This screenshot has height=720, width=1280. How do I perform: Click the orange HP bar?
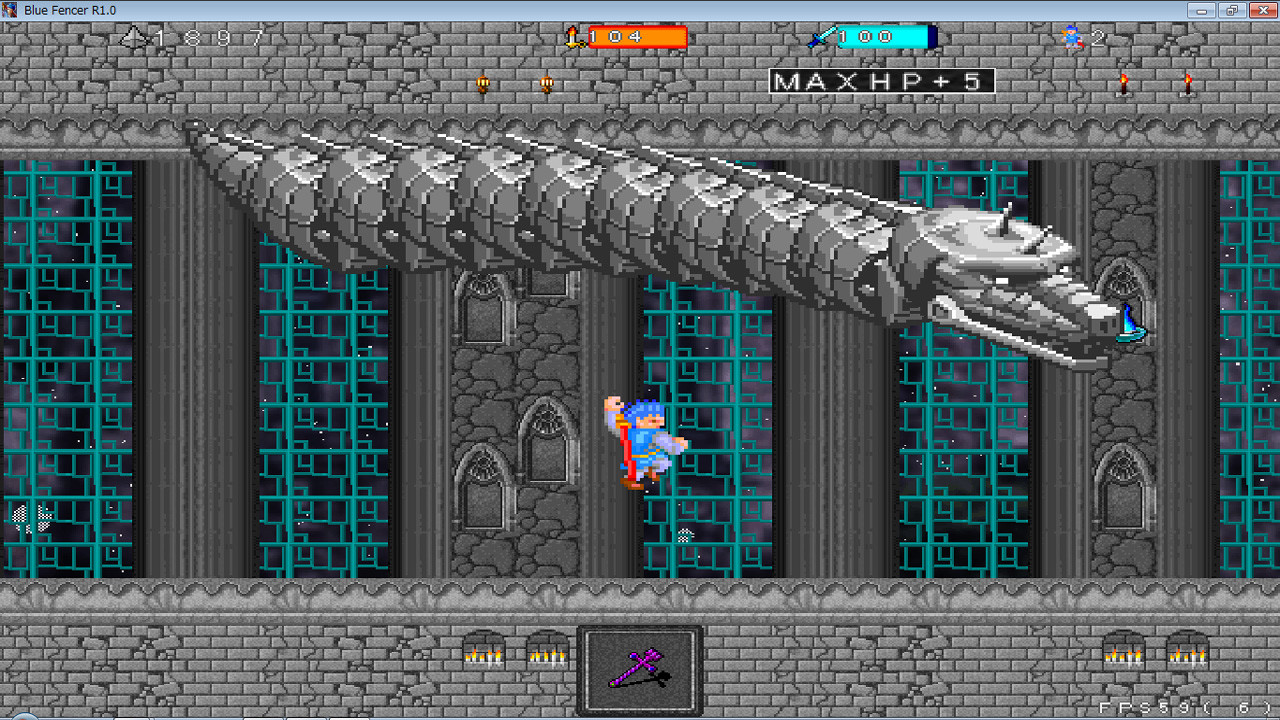[x=638, y=38]
